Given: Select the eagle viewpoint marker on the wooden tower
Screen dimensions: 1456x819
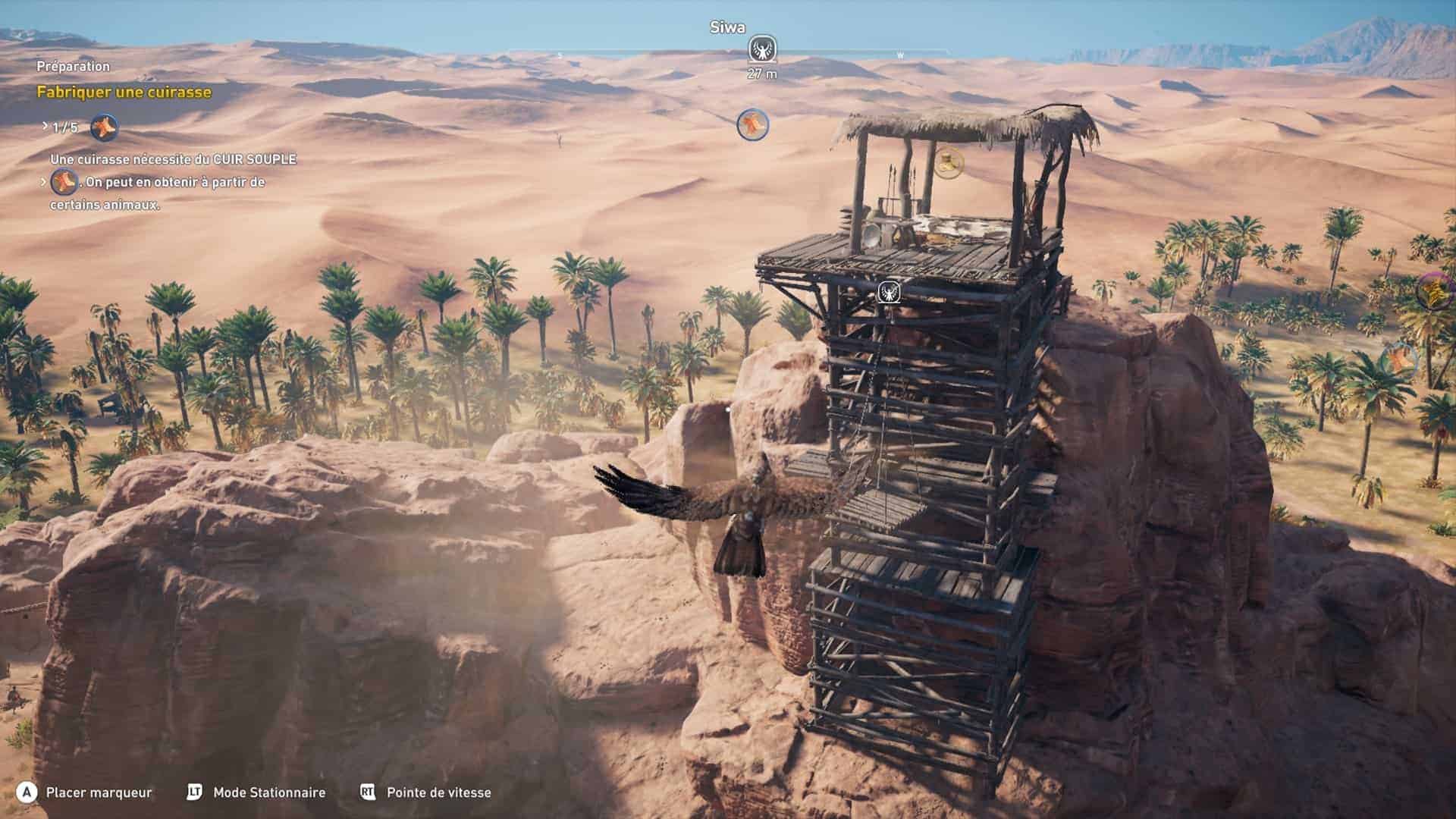Looking at the screenshot, I should click(888, 292).
